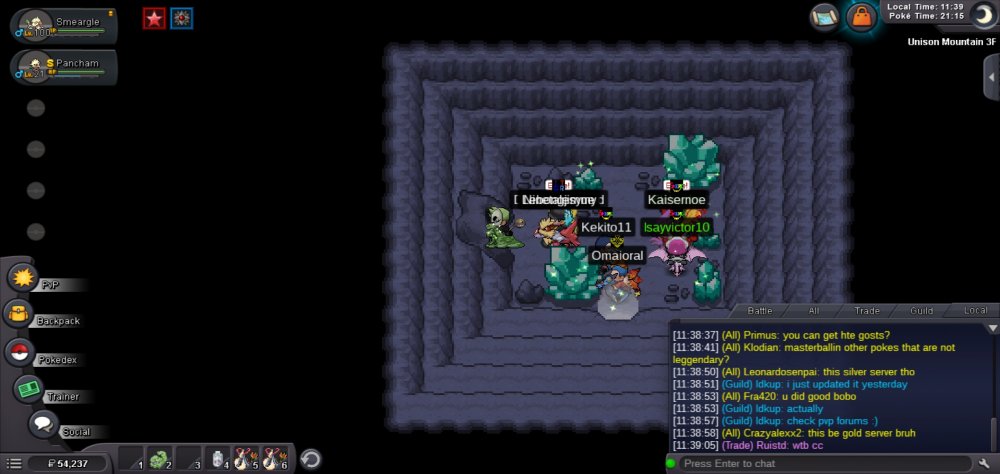Click the blue-framed medal status icon
Screen dimensions: 1000x474
tap(181, 18)
